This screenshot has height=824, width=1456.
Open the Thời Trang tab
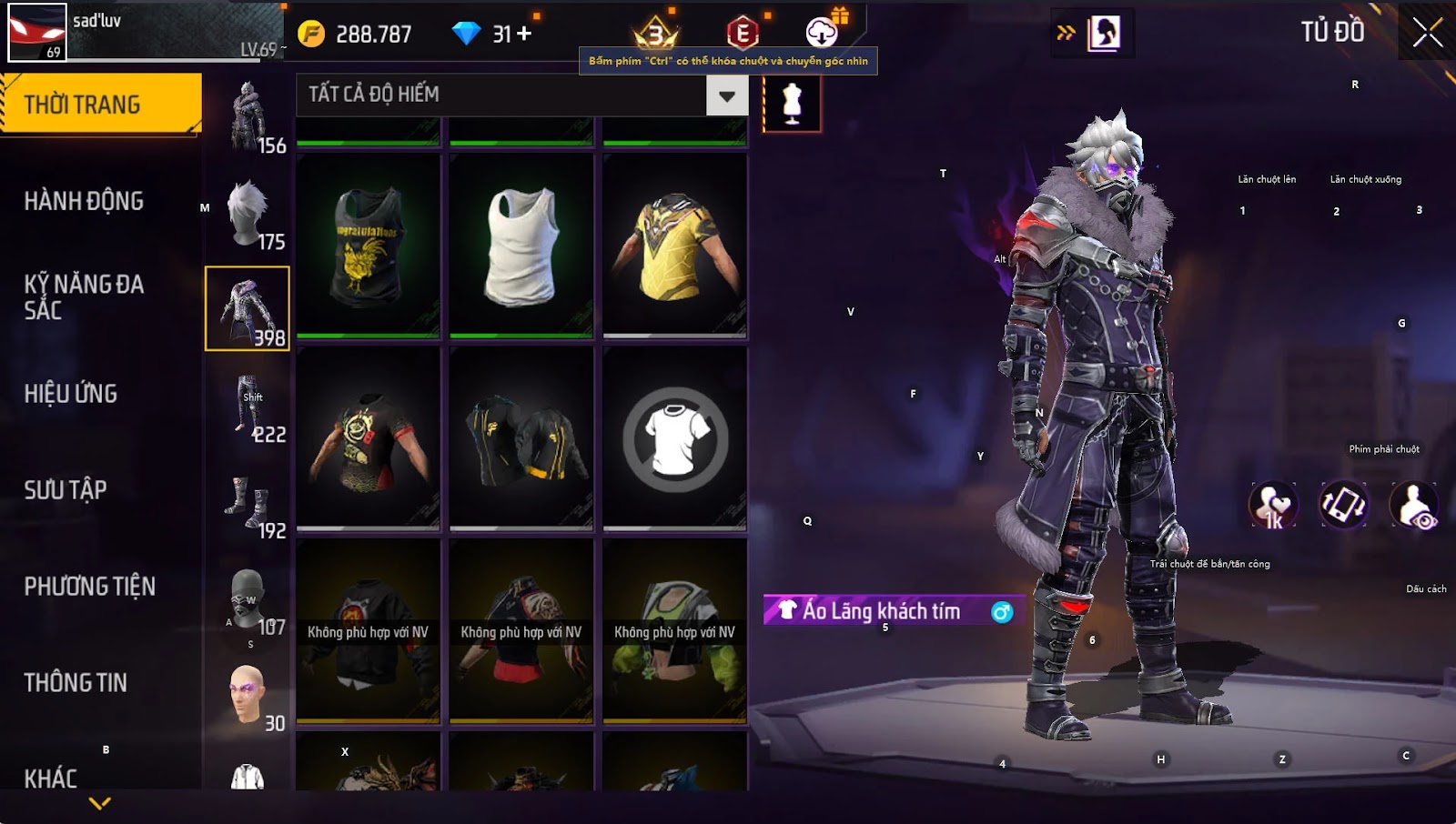[x=100, y=105]
